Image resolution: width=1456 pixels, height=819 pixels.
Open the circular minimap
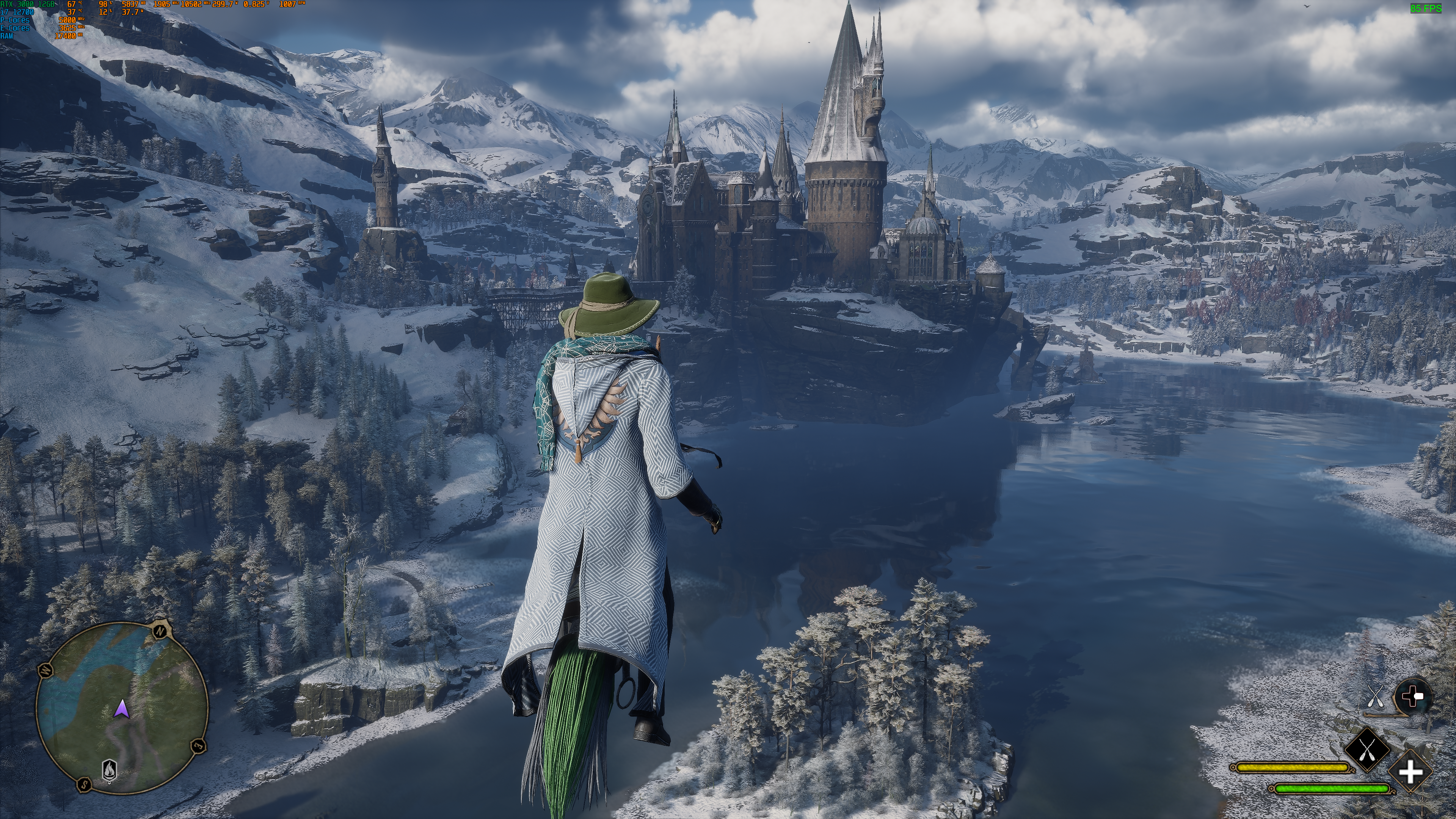[121, 706]
